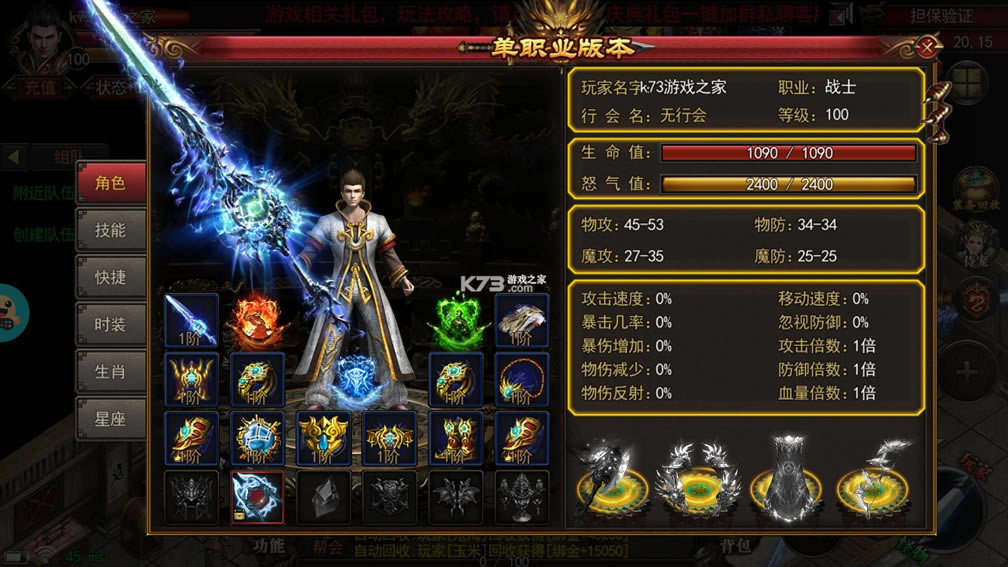Select the 角色 (Character) tab
The width and height of the screenshot is (1008, 567).
[x=110, y=183]
